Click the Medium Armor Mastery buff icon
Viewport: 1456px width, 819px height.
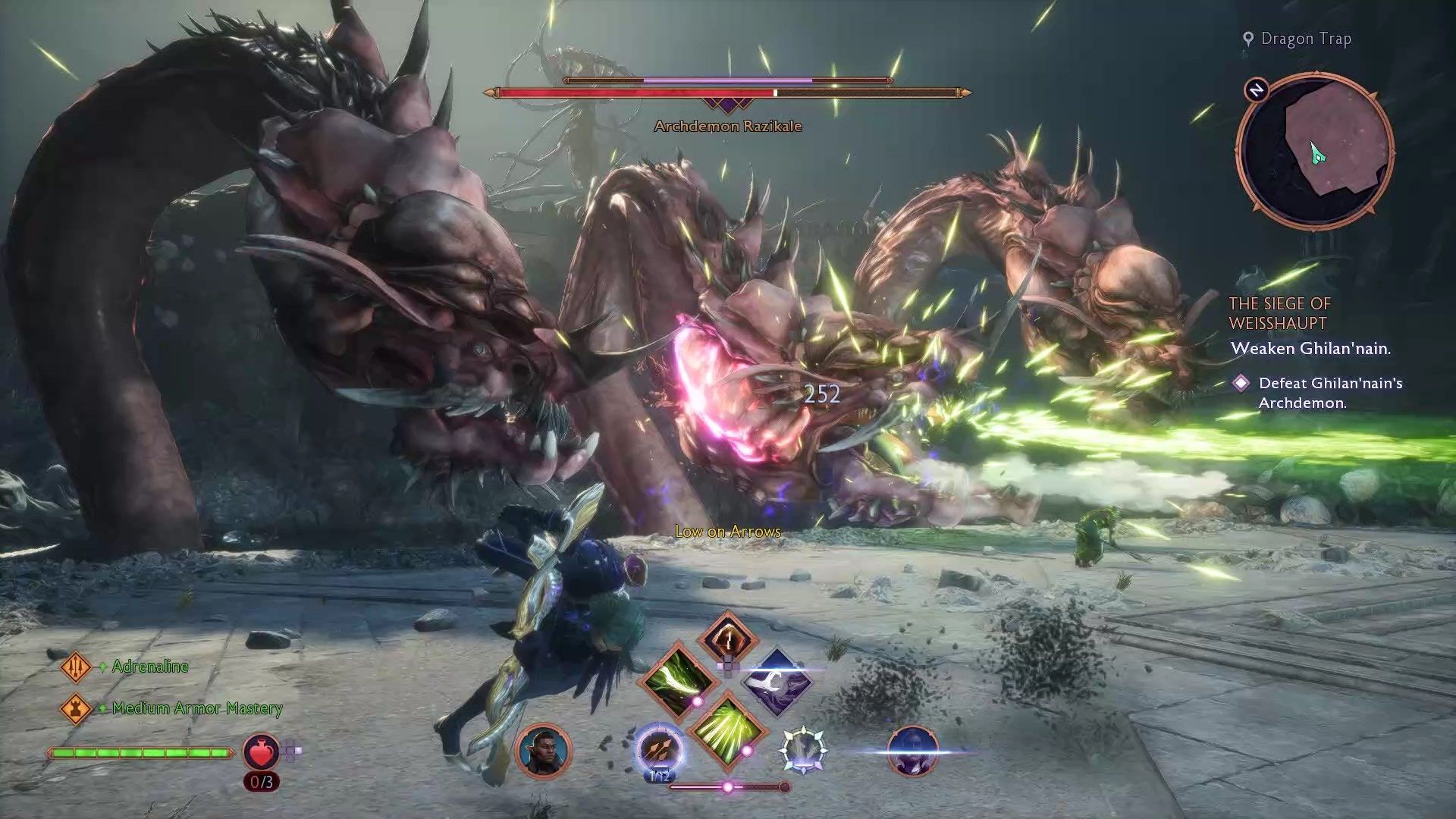point(76,708)
